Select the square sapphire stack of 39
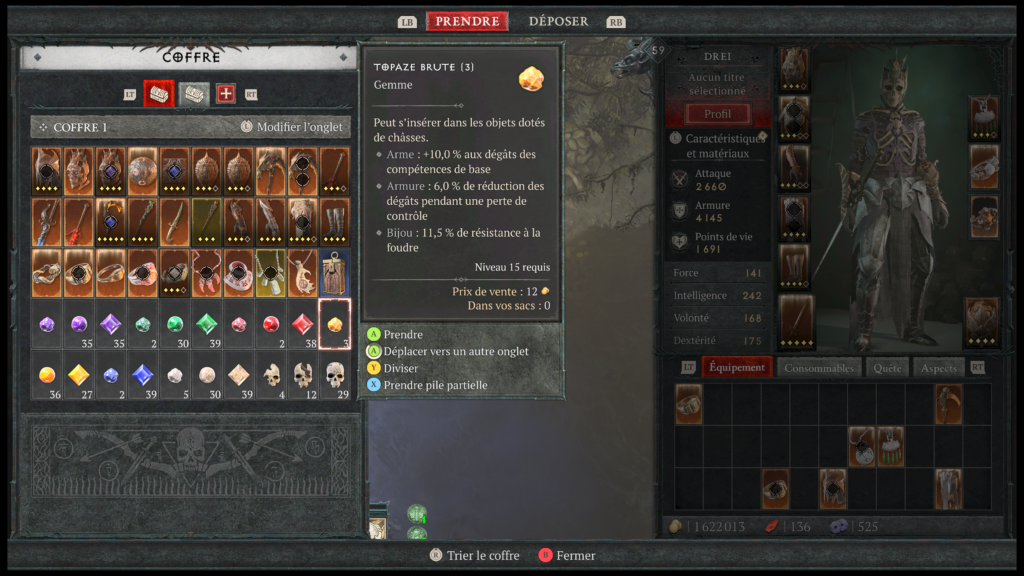 (x=143, y=375)
